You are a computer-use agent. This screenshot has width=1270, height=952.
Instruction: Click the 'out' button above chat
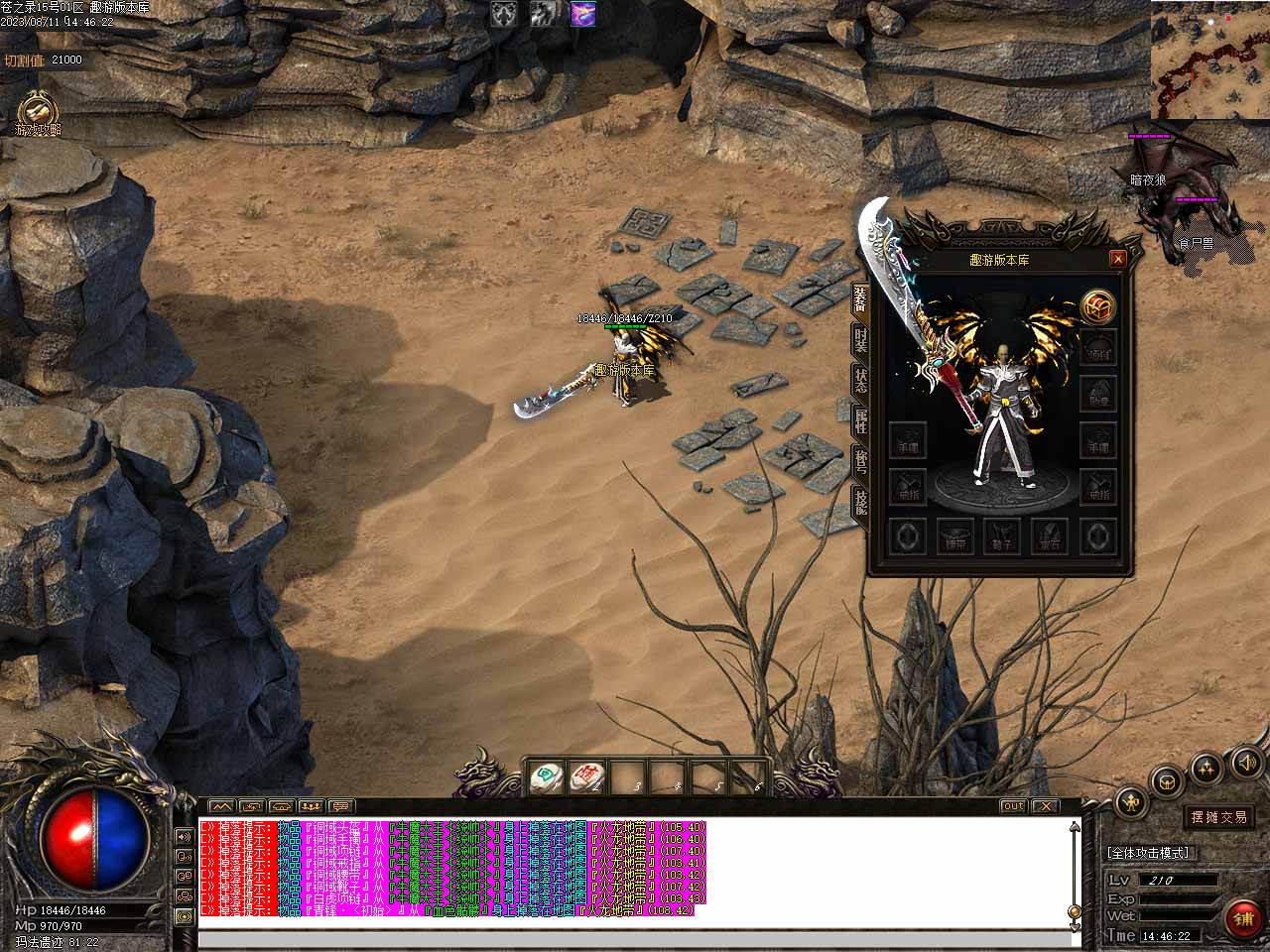point(1012,806)
